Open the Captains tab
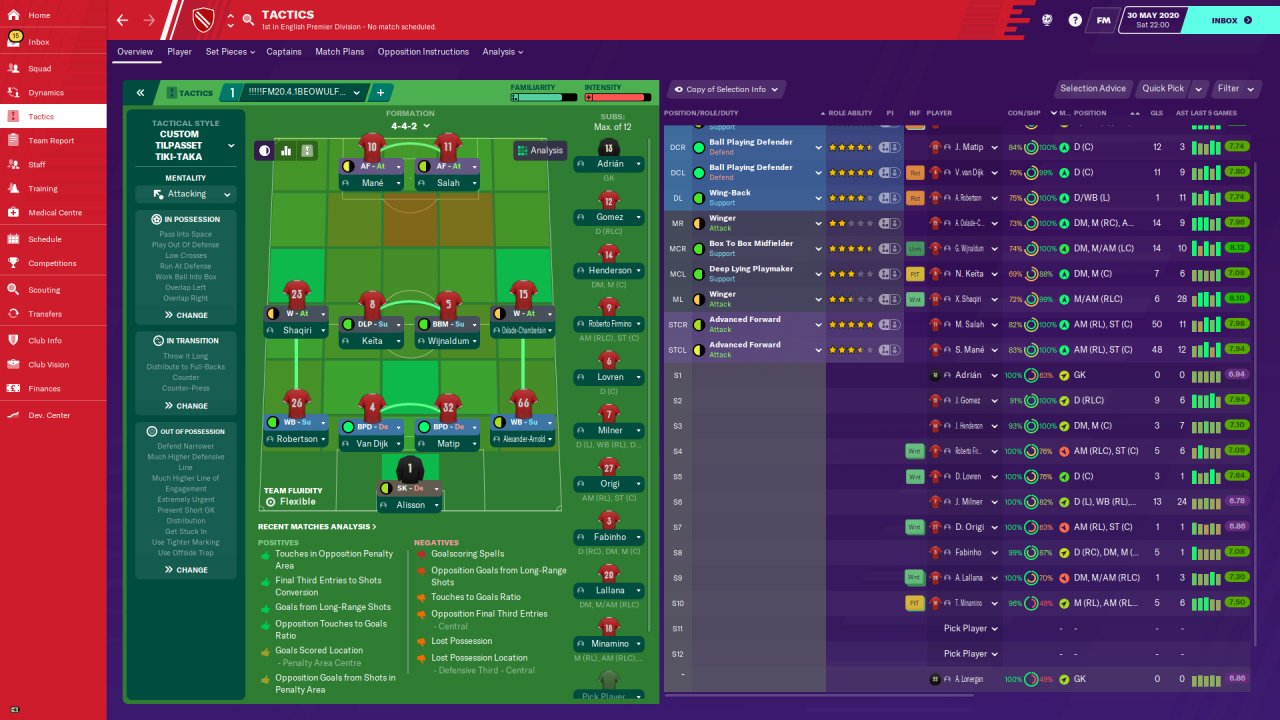The image size is (1280, 720). (284, 52)
